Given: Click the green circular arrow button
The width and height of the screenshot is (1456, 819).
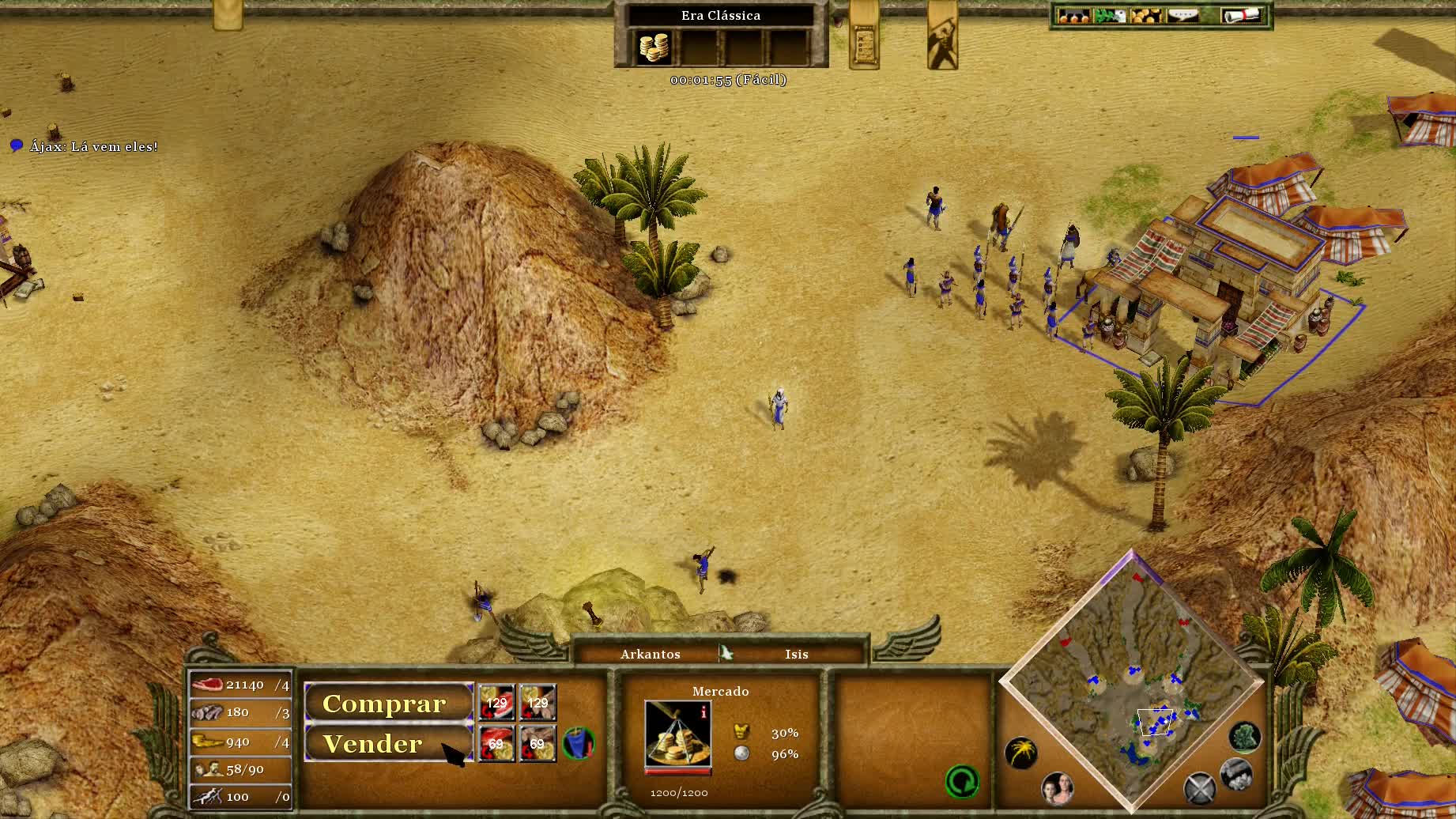Looking at the screenshot, I should tap(962, 782).
